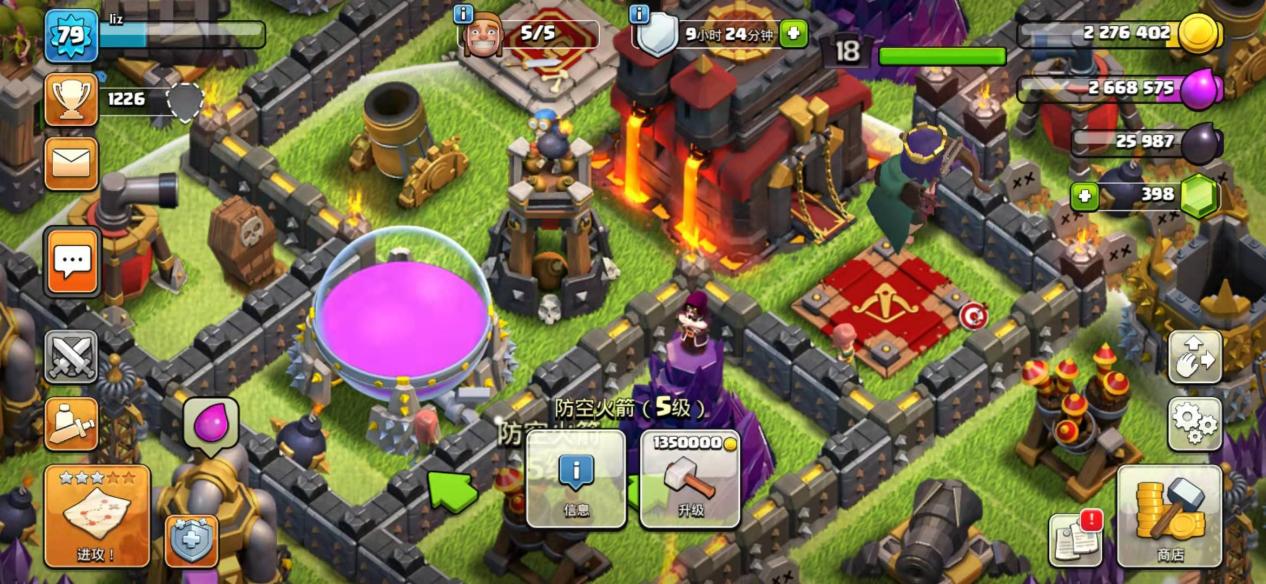
Task: Open the trophy league rankings
Action: tap(71, 98)
